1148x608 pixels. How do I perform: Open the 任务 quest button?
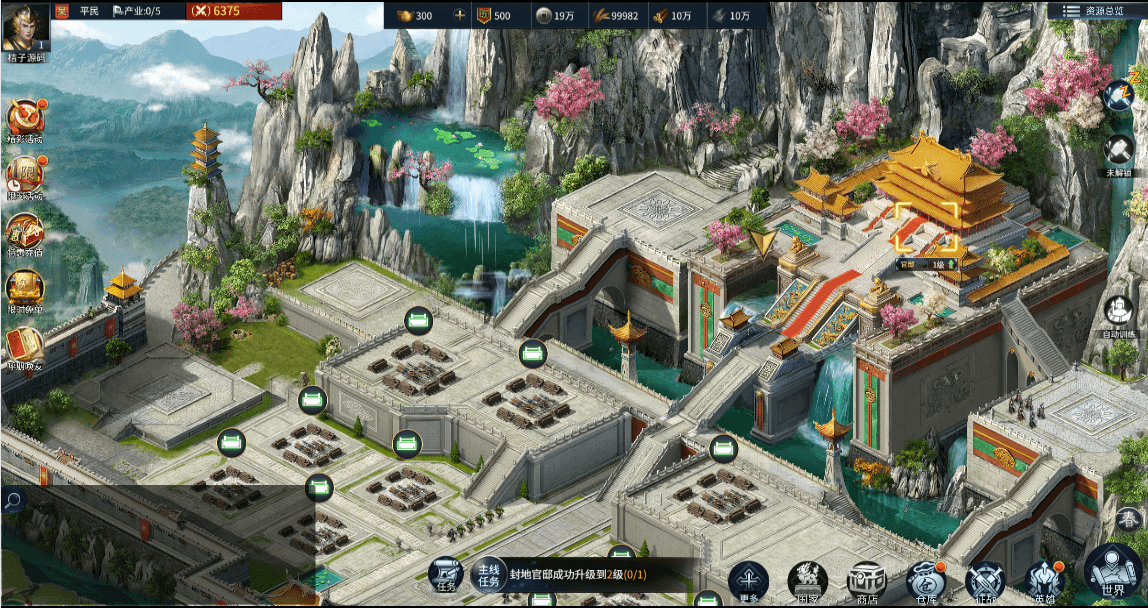point(446,575)
